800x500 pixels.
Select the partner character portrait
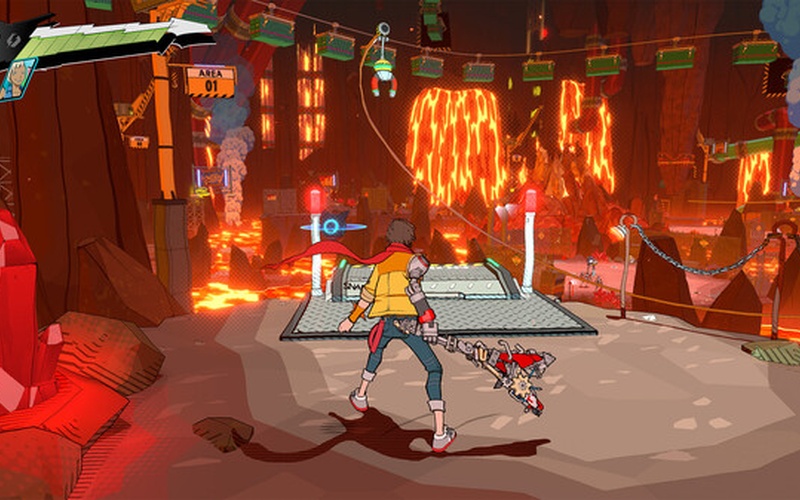point(17,79)
